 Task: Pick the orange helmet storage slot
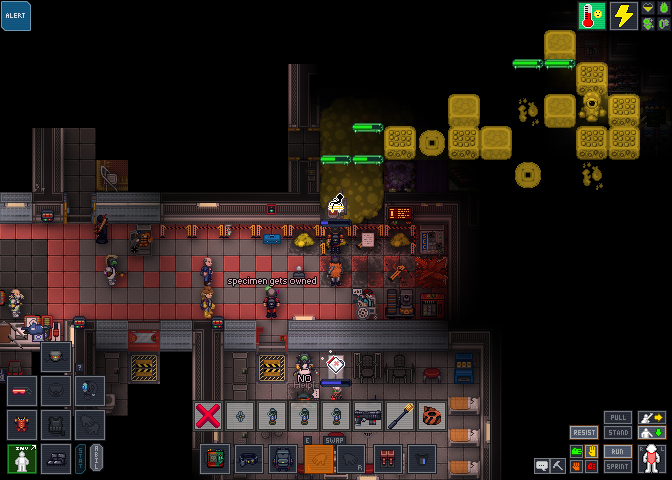point(431,415)
